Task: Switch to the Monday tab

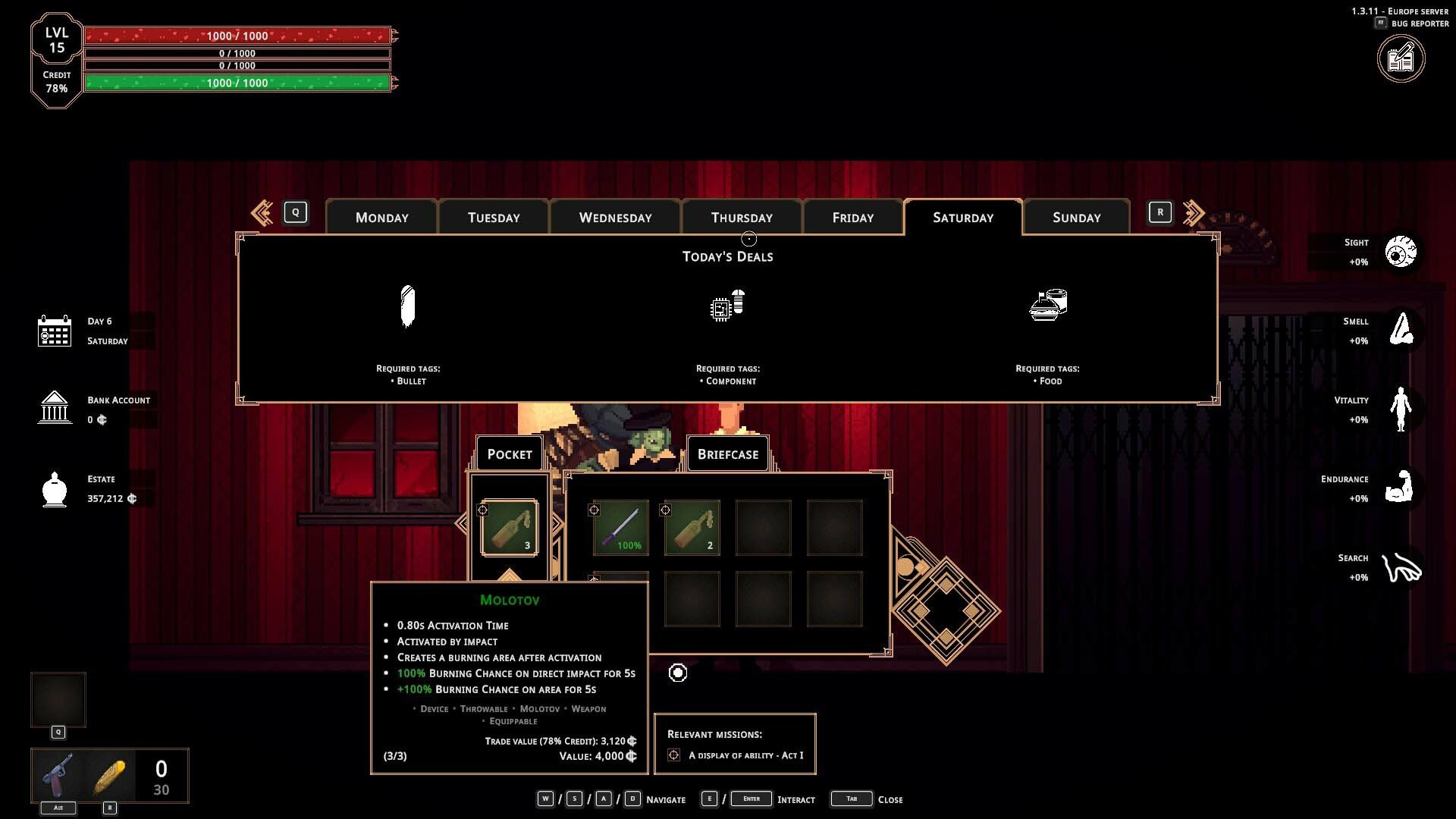Action: [381, 218]
